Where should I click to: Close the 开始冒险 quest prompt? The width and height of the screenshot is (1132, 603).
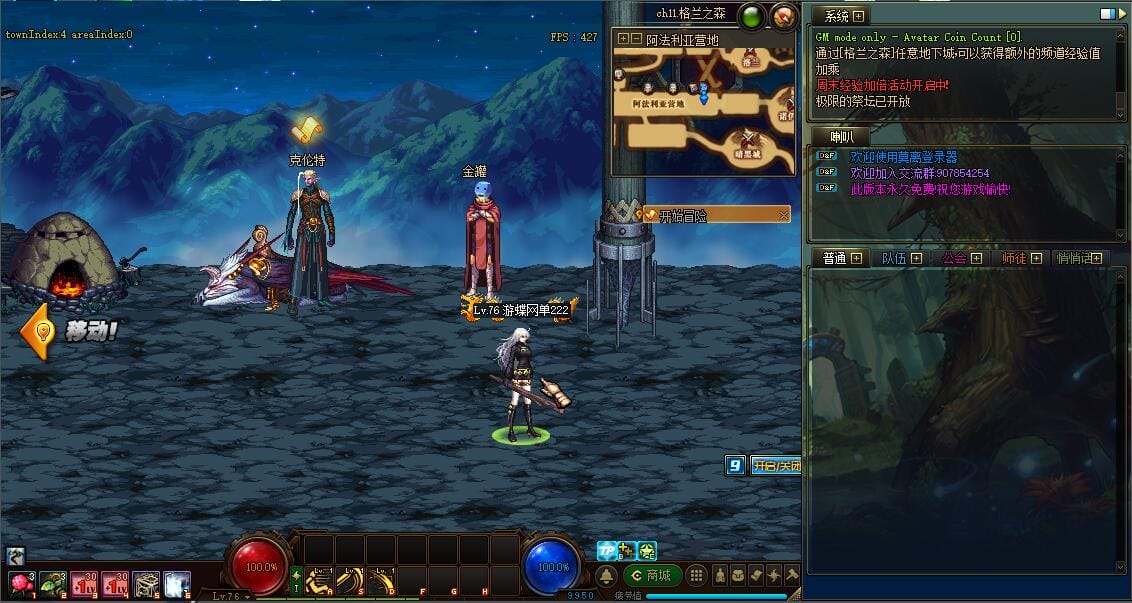pyautogui.click(x=784, y=215)
